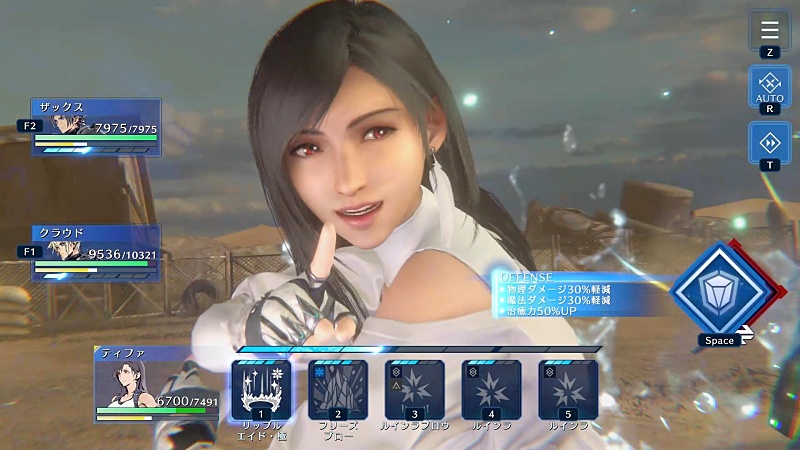
Task: Use the Ripple Aid ability in slot 1
Action: point(261,389)
